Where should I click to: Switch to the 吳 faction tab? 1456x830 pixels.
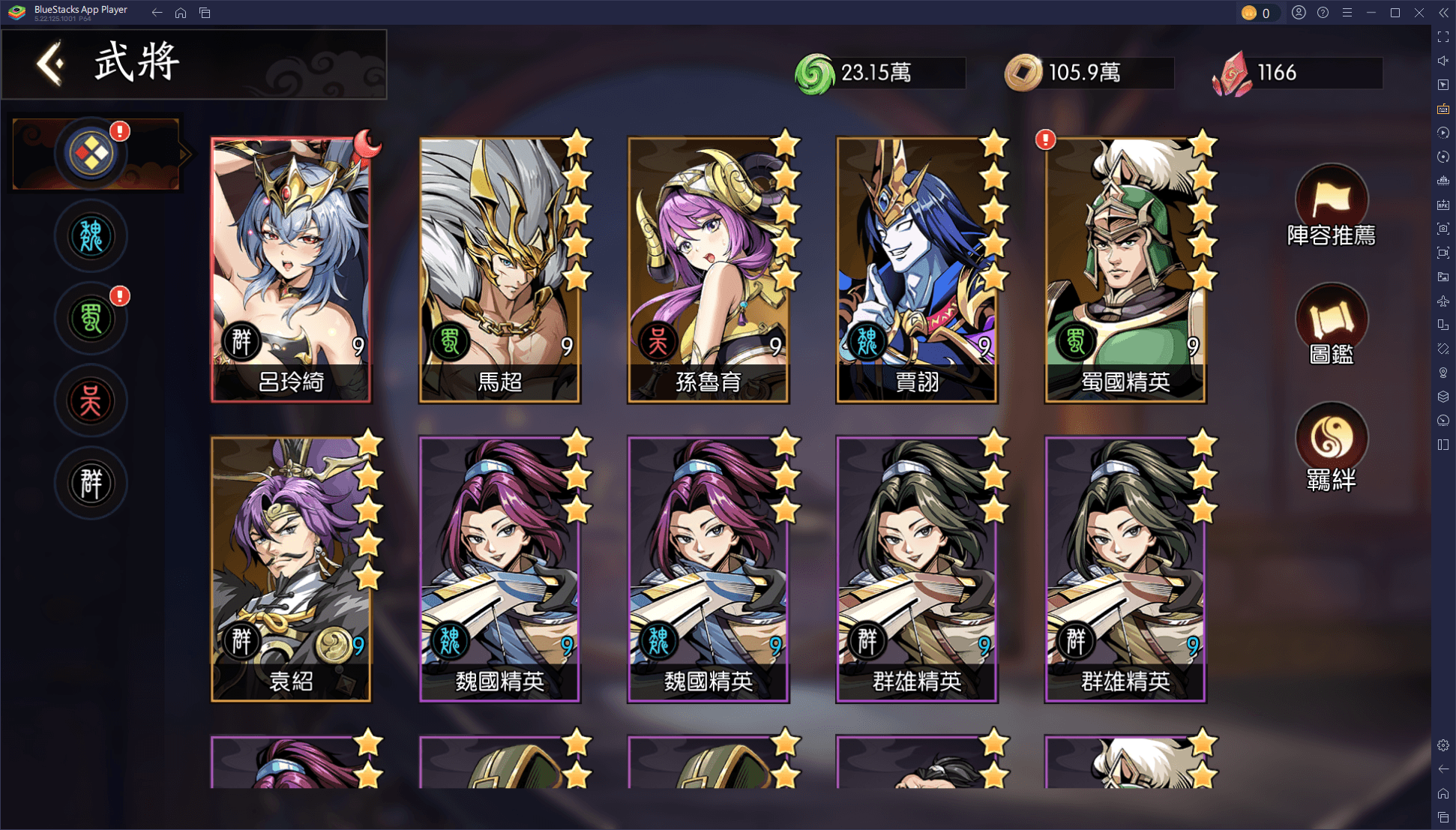(91, 401)
